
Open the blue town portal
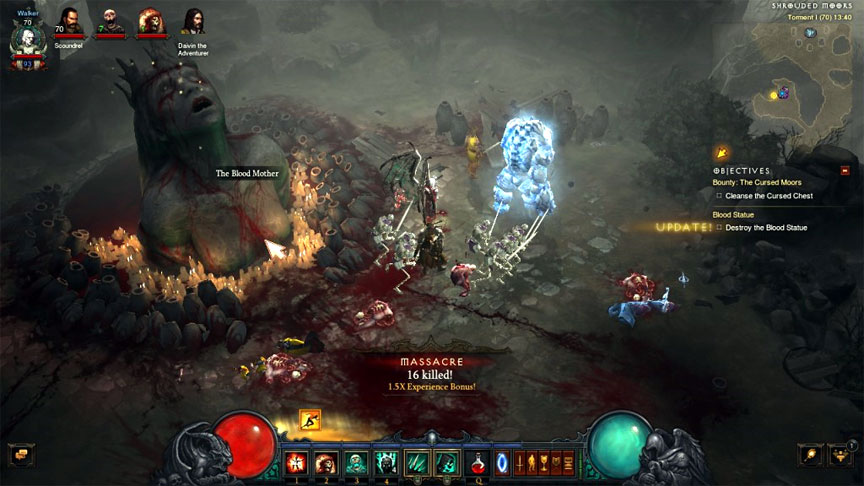click(x=503, y=462)
